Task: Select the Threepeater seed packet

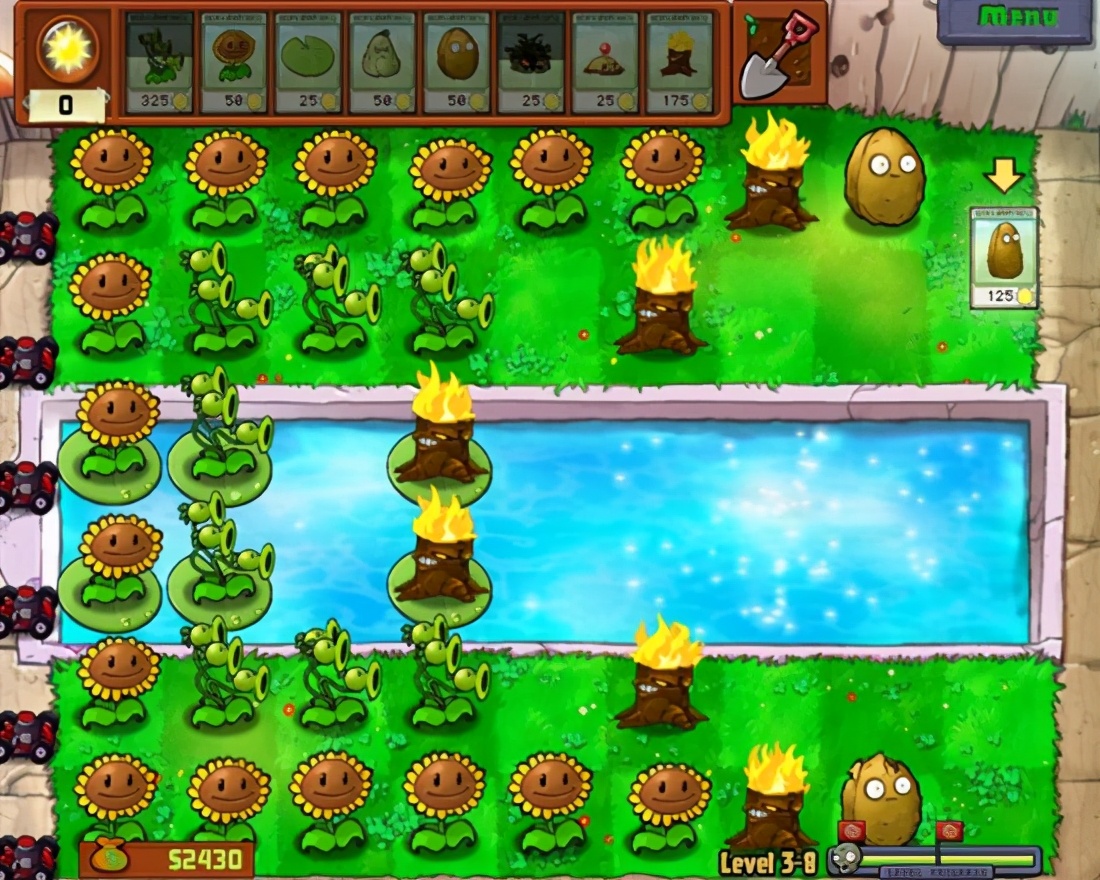Action: tap(160, 62)
